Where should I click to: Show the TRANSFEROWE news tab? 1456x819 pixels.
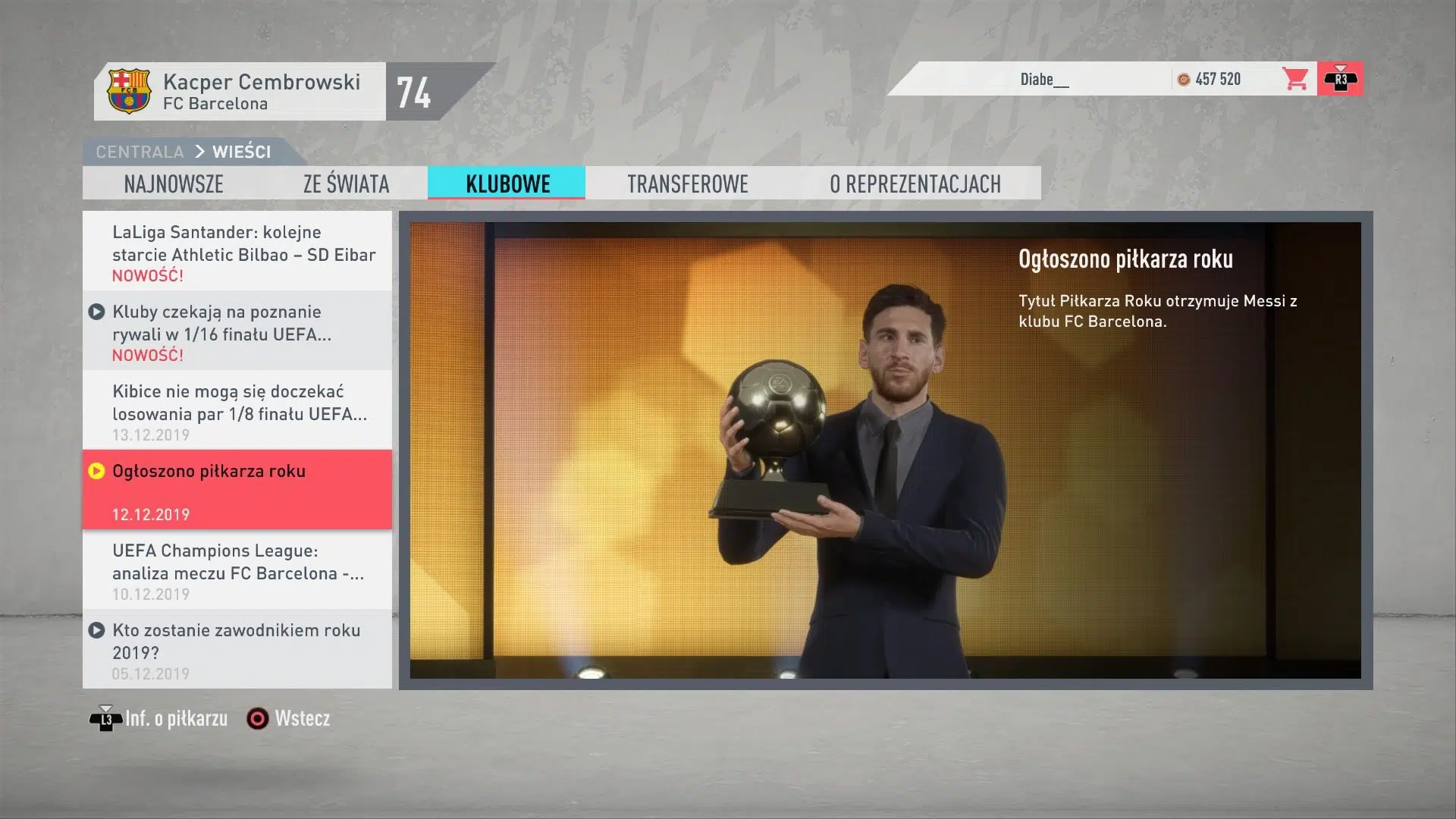[x=687, y=184]
